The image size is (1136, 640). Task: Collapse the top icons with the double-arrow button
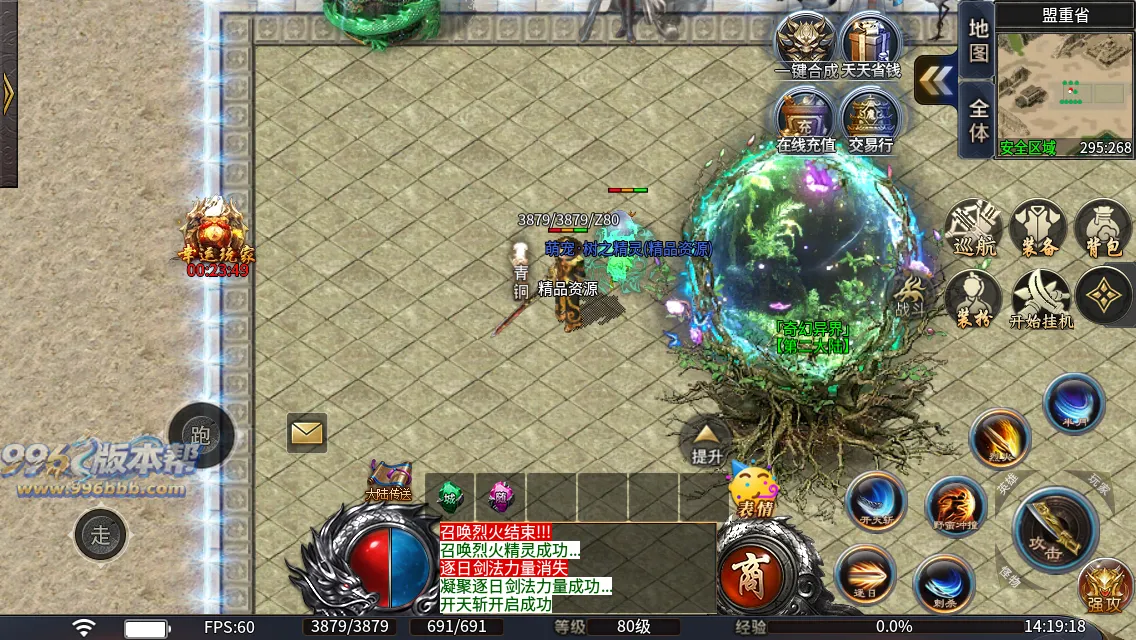935,80
